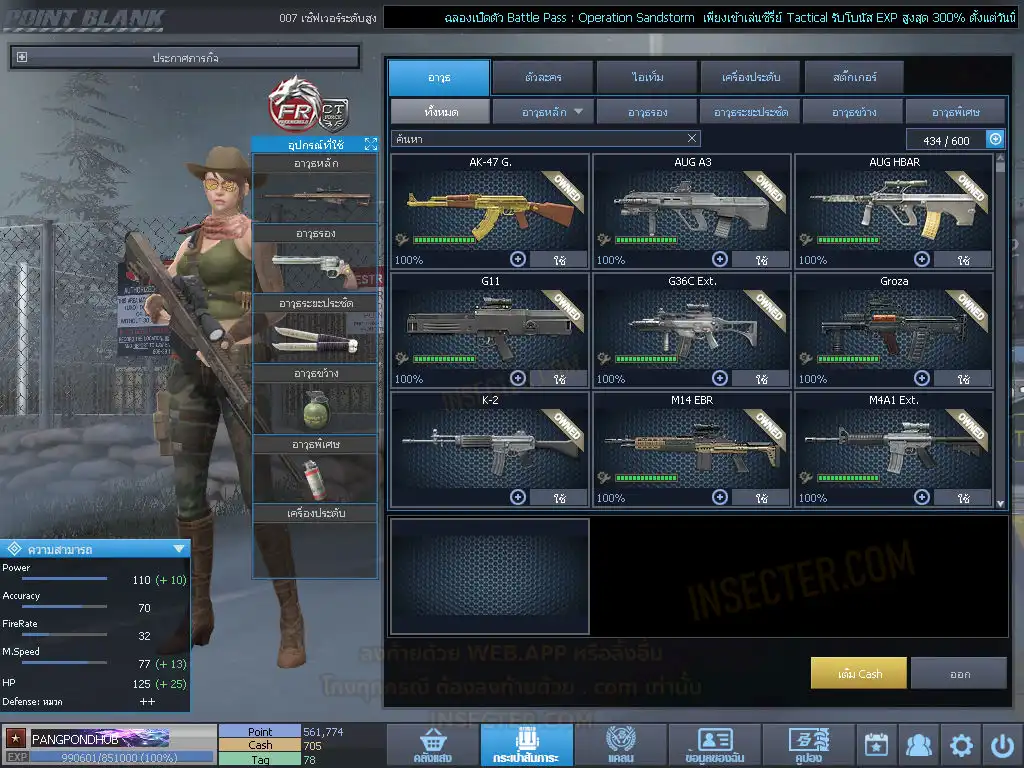Switch to the เครื่องประดับ accessories tab
The image size is (1024, 768).
[x=749, y=77]
